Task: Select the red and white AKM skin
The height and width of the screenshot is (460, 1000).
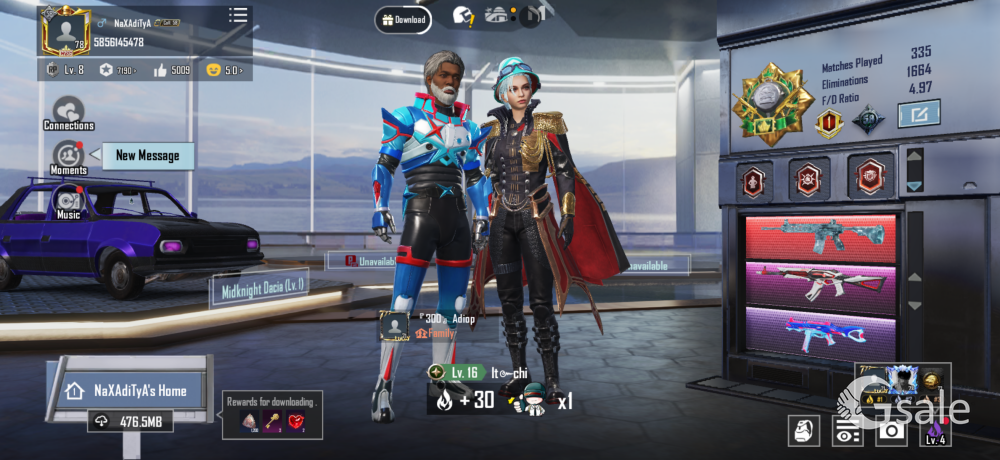Action: (820, 284)
